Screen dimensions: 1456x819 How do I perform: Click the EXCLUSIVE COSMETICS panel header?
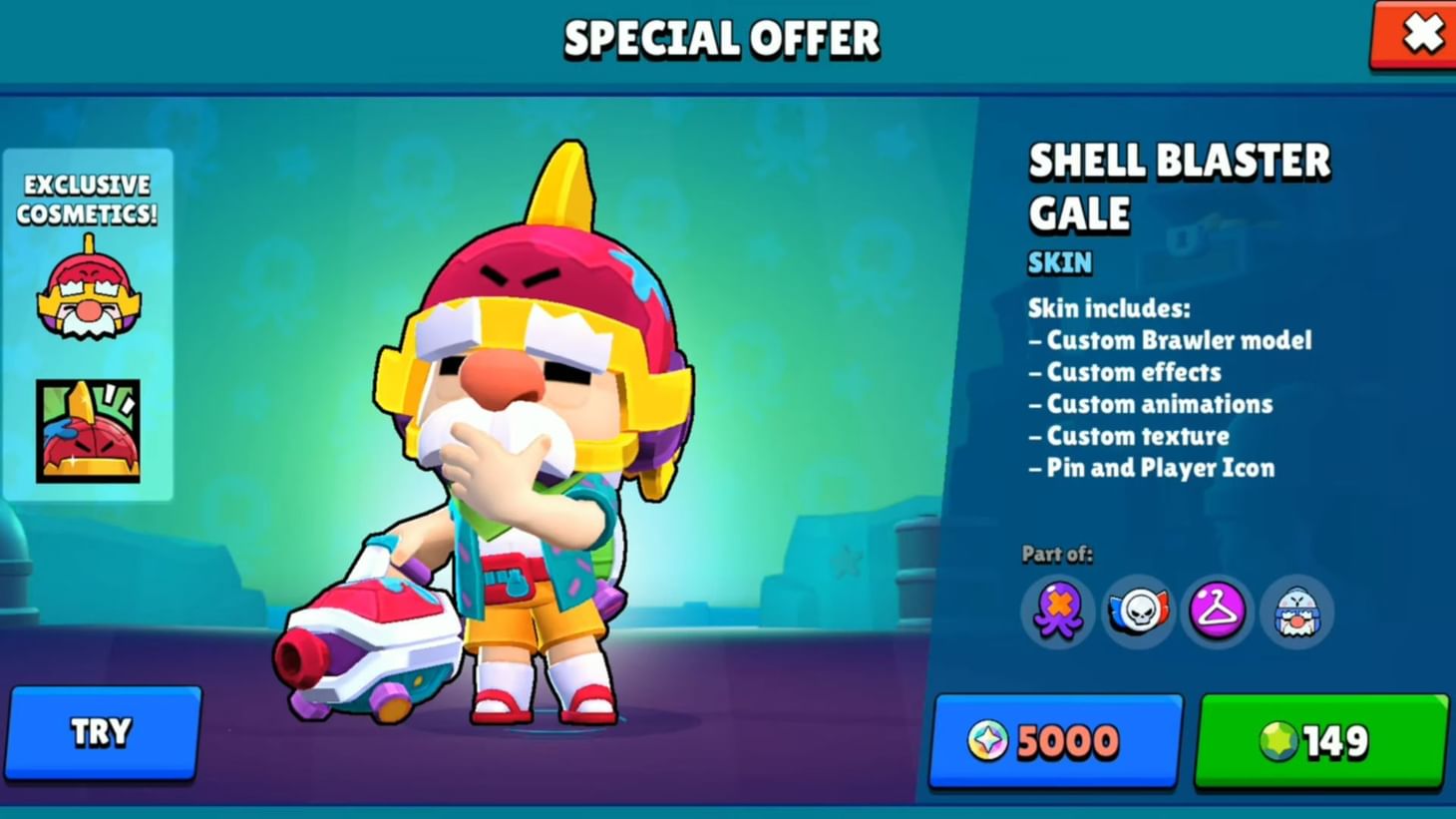[88, 197]
